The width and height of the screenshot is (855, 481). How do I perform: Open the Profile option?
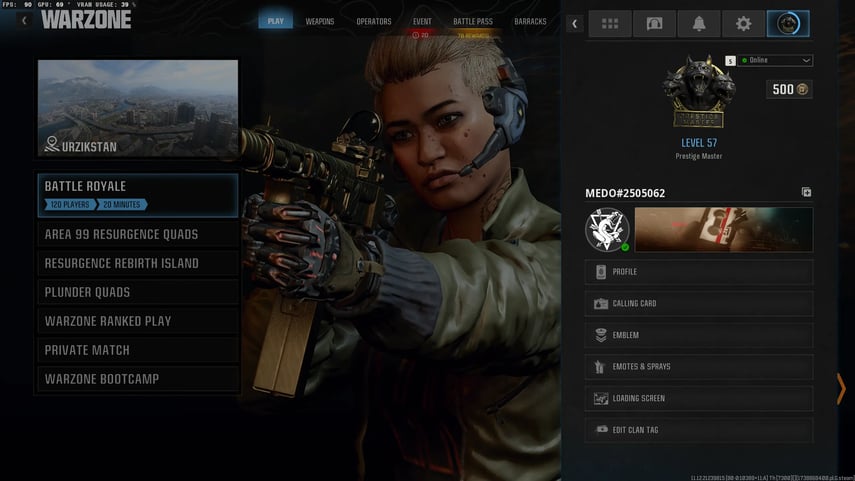[698, 272]
